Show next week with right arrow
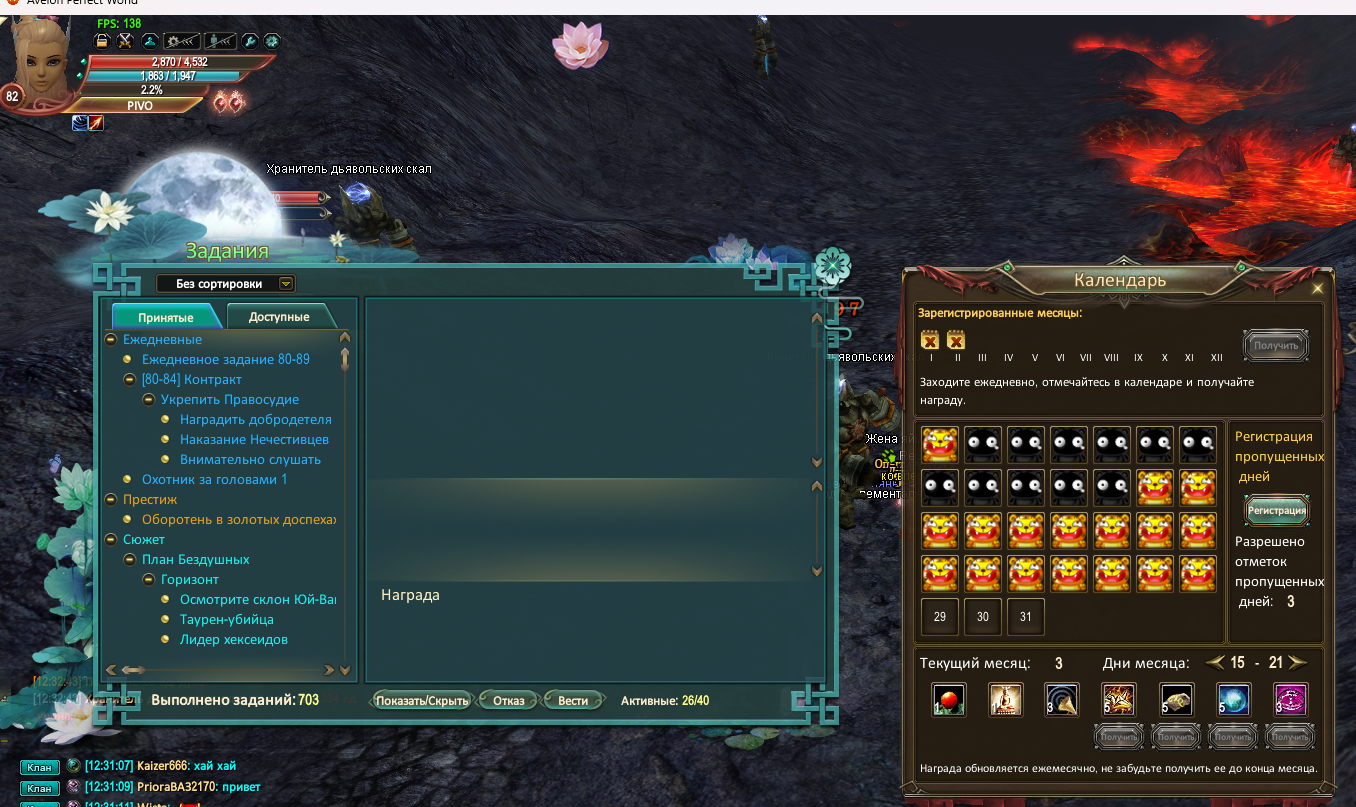This screenshot has height=807, width=1356. click(x=1298, y=662)
